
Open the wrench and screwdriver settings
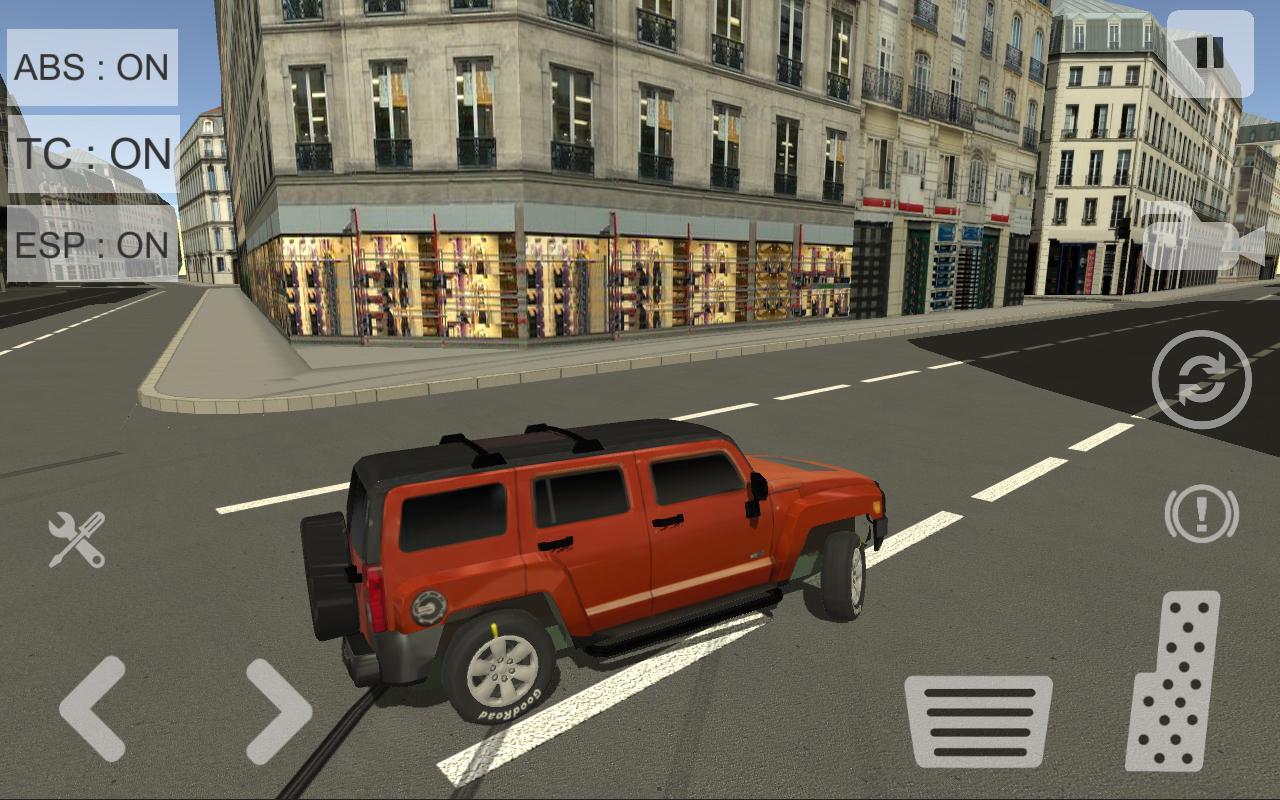coord(77,539)
